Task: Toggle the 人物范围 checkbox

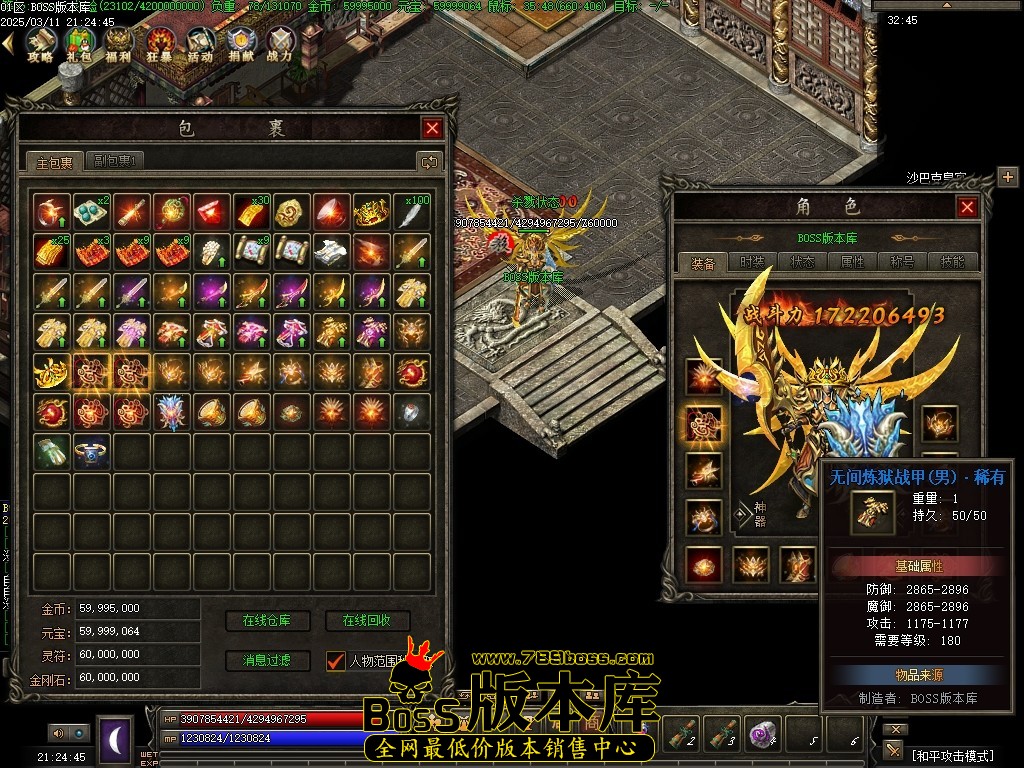Action: (336, 661)
